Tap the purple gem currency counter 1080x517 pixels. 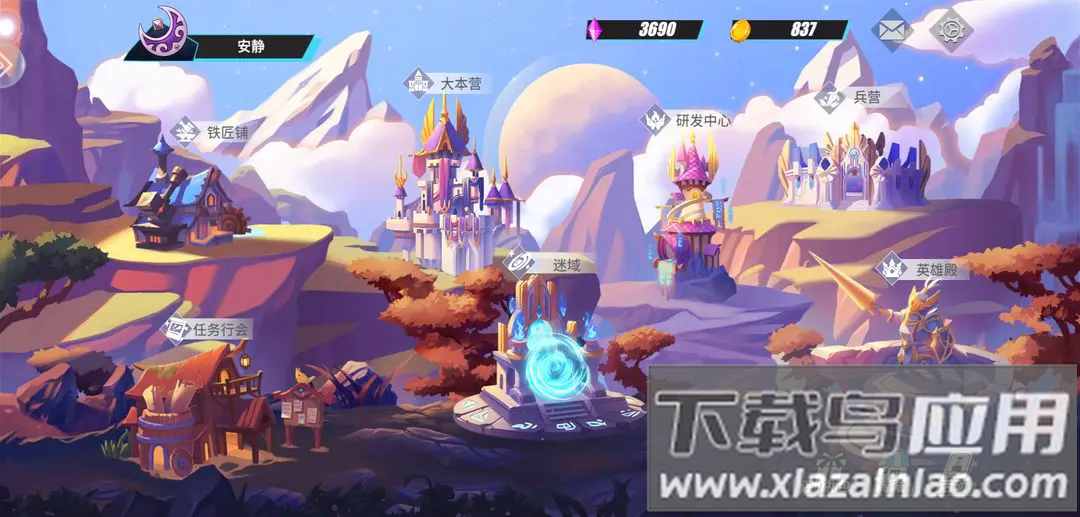[x=645, y=29]
